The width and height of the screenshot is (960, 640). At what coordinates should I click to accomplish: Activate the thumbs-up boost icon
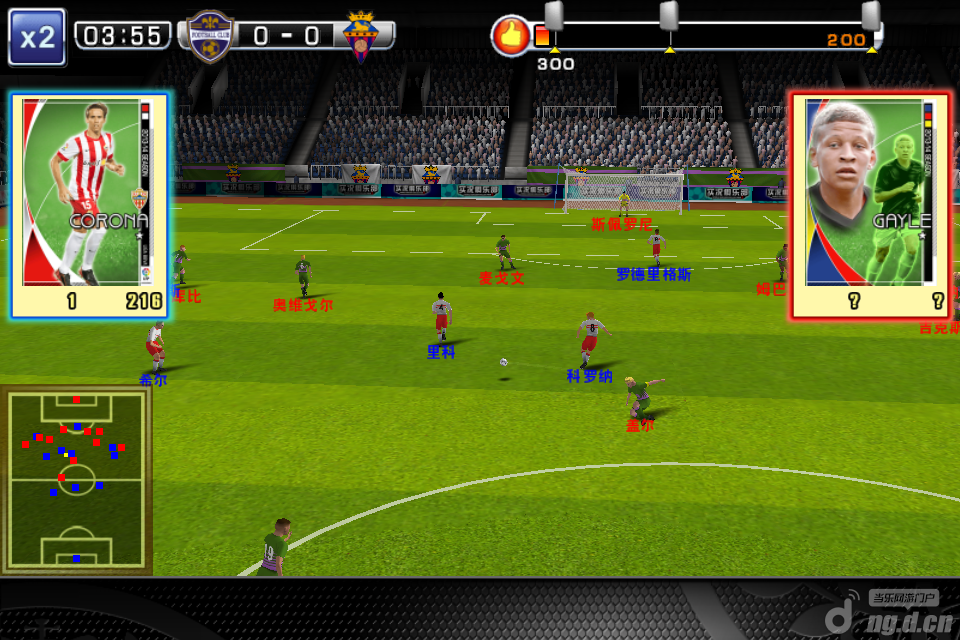(510, 36)
